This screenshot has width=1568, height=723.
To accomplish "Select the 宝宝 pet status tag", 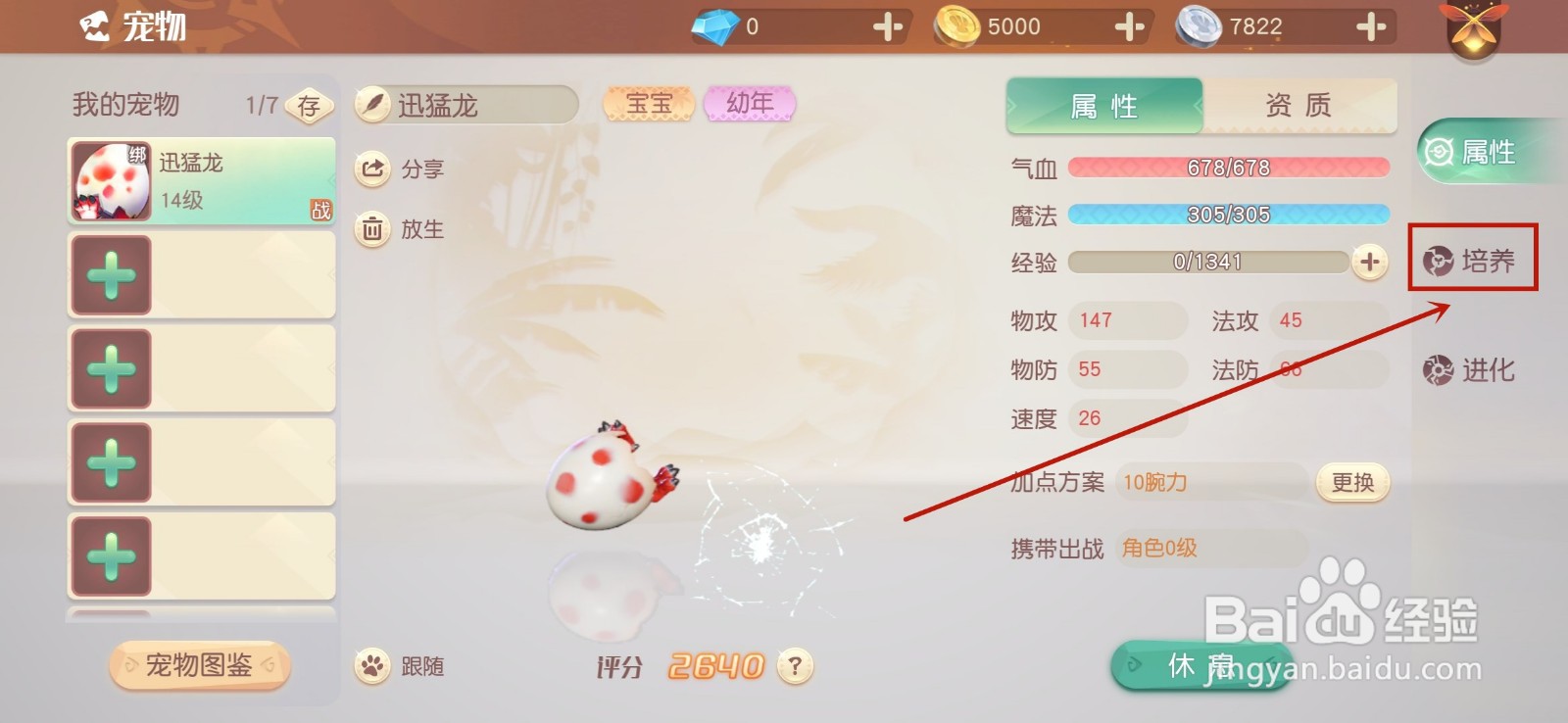I will [648, 102].
